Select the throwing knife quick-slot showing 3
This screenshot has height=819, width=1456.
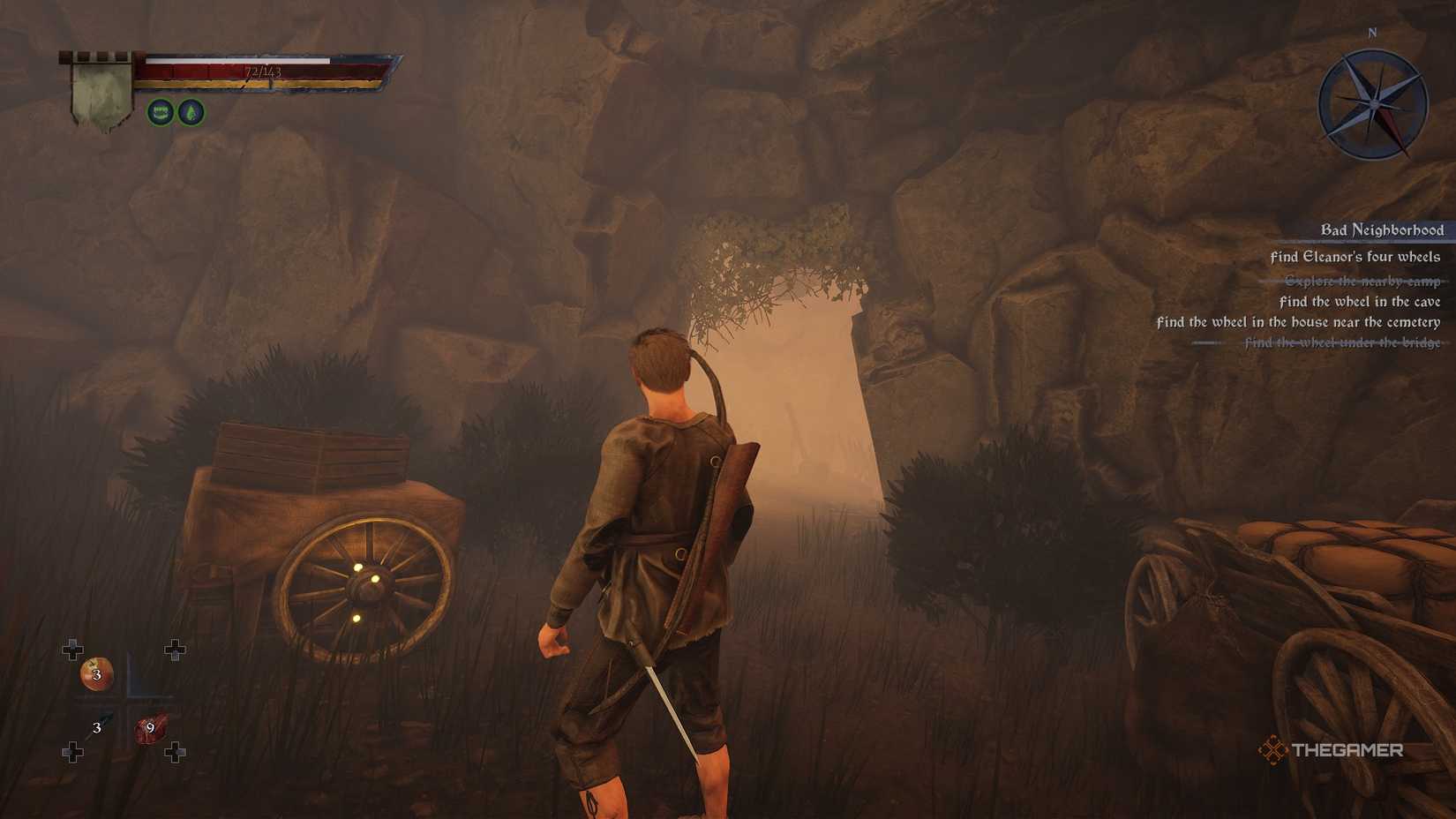click(x=95, y=729)
